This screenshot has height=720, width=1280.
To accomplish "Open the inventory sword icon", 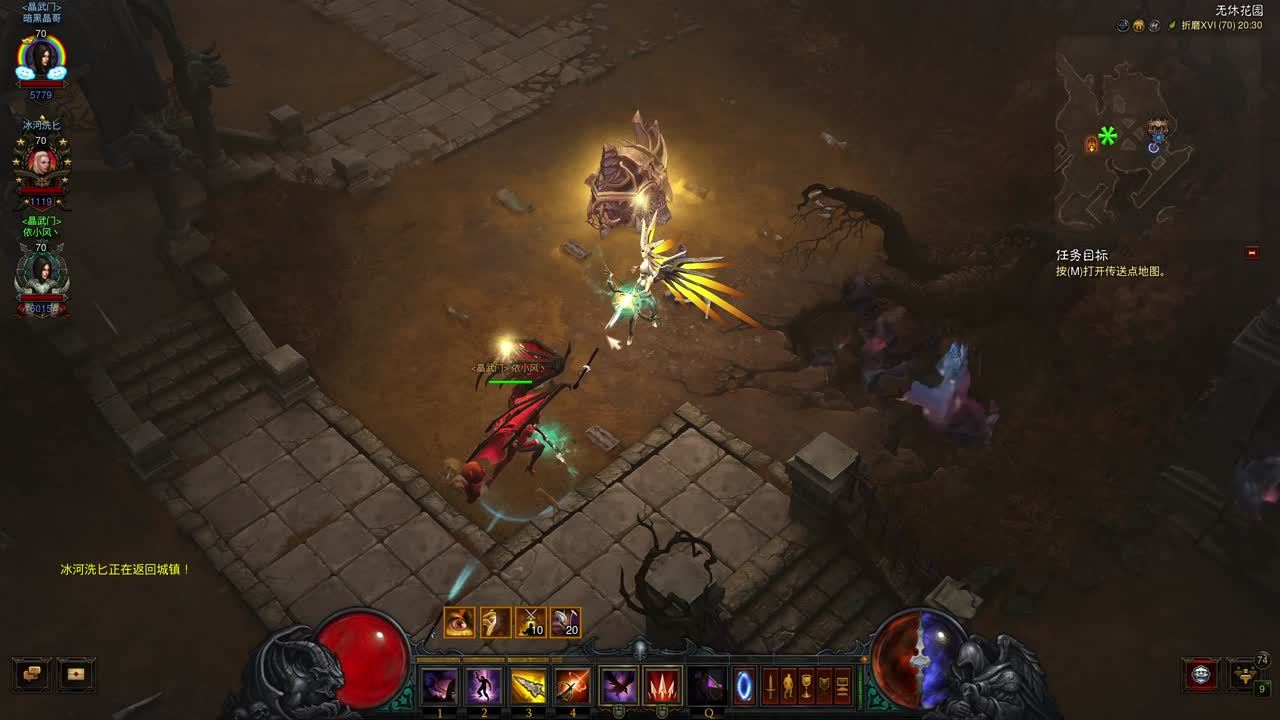I will (x=771, y=686).
